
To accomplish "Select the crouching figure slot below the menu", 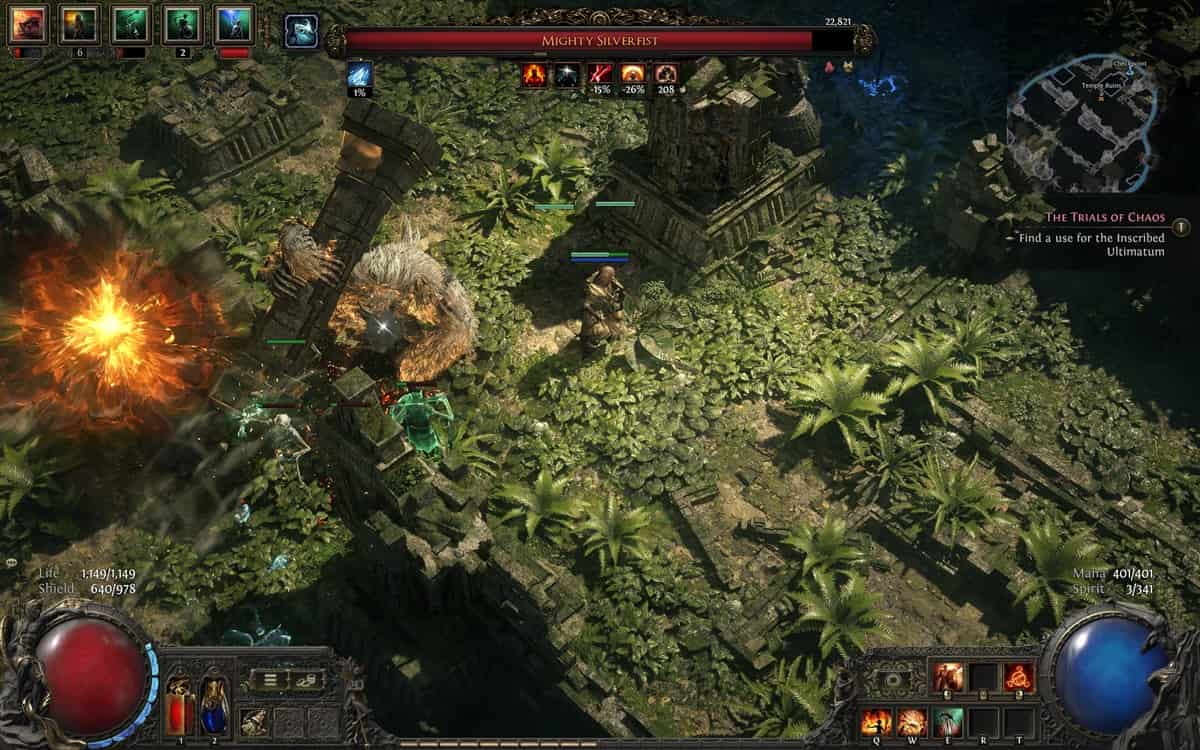I will tap(254, 721).
